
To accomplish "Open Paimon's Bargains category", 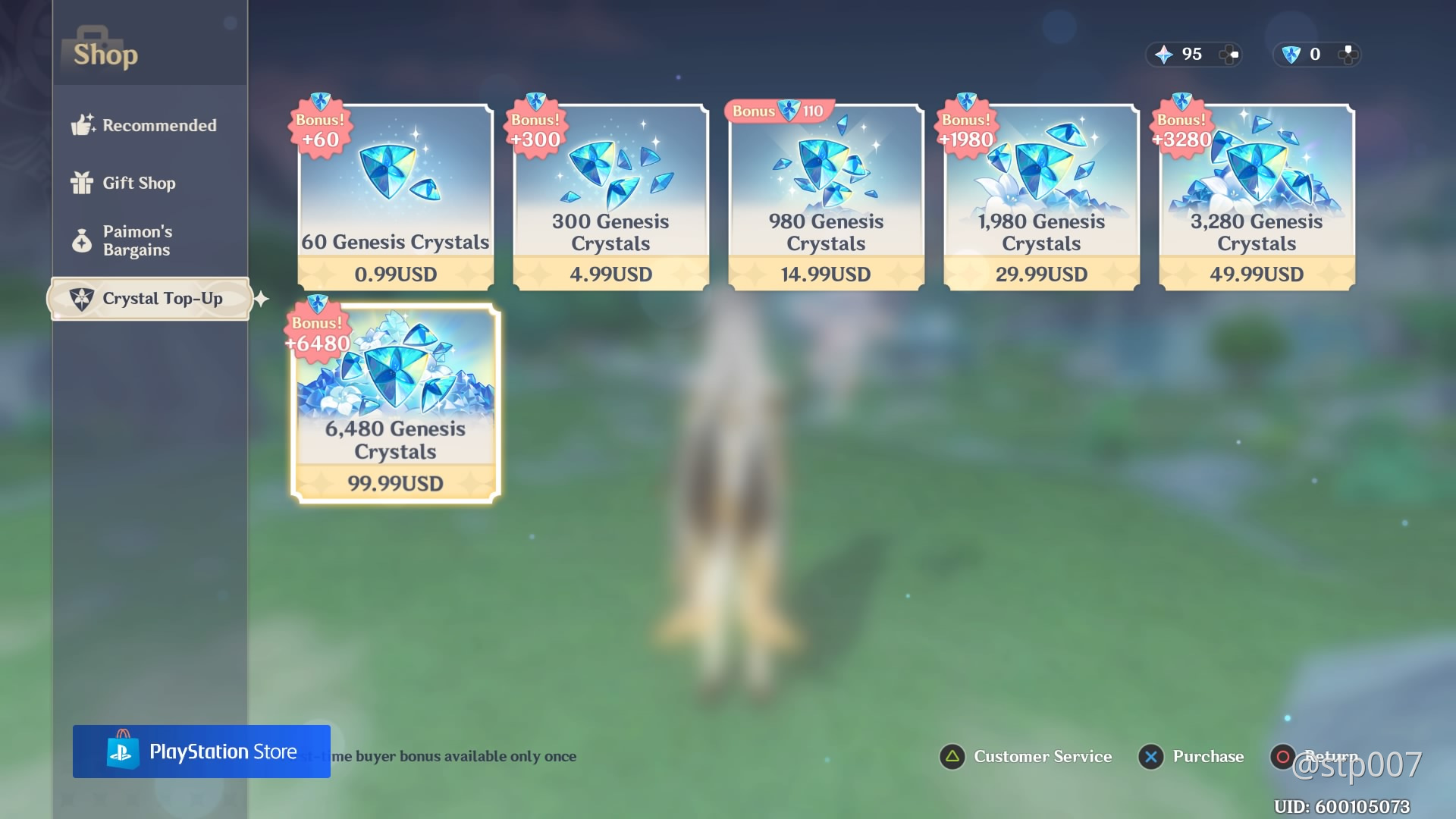I will click(136, 241).
